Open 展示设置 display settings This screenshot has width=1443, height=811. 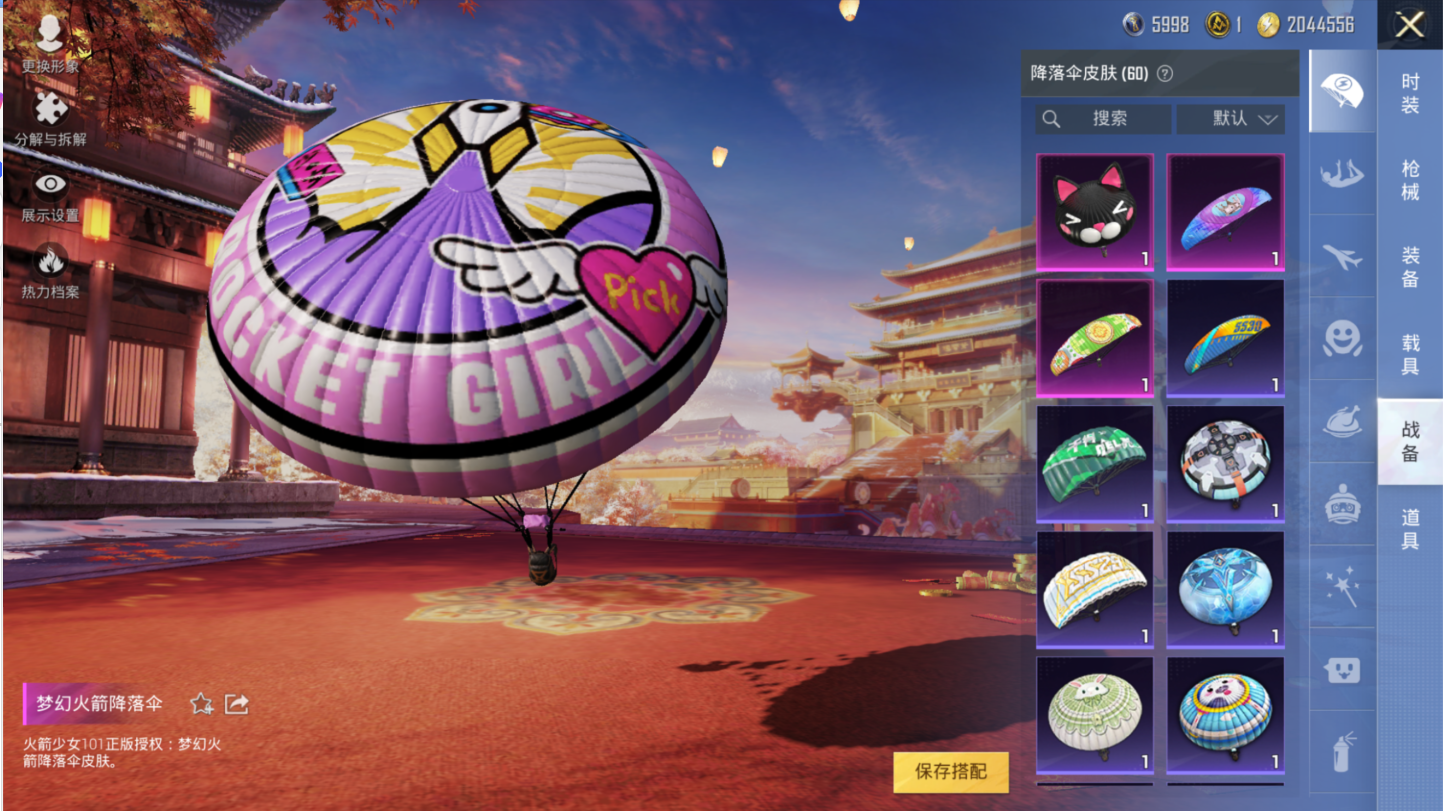(50, 195)
